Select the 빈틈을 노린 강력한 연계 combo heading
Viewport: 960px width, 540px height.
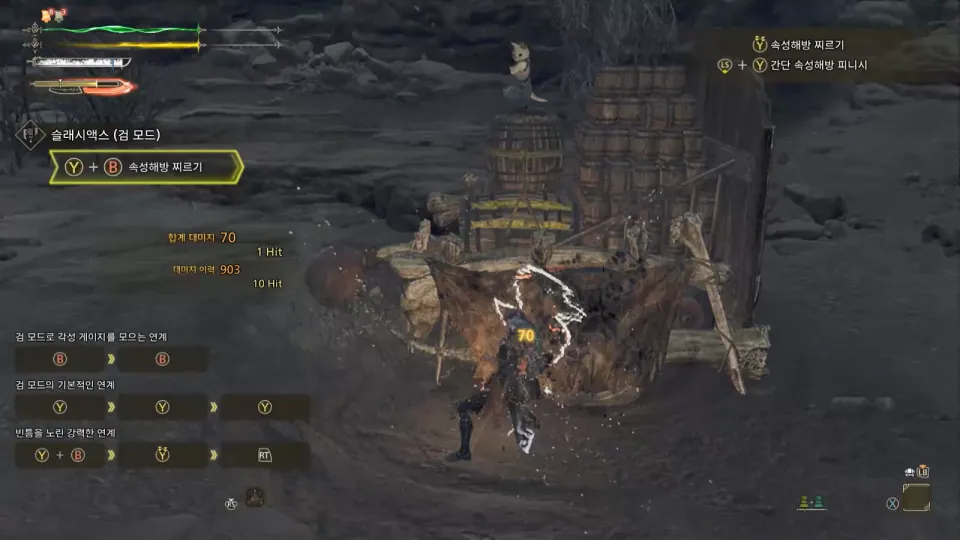[x=66, y=433]
